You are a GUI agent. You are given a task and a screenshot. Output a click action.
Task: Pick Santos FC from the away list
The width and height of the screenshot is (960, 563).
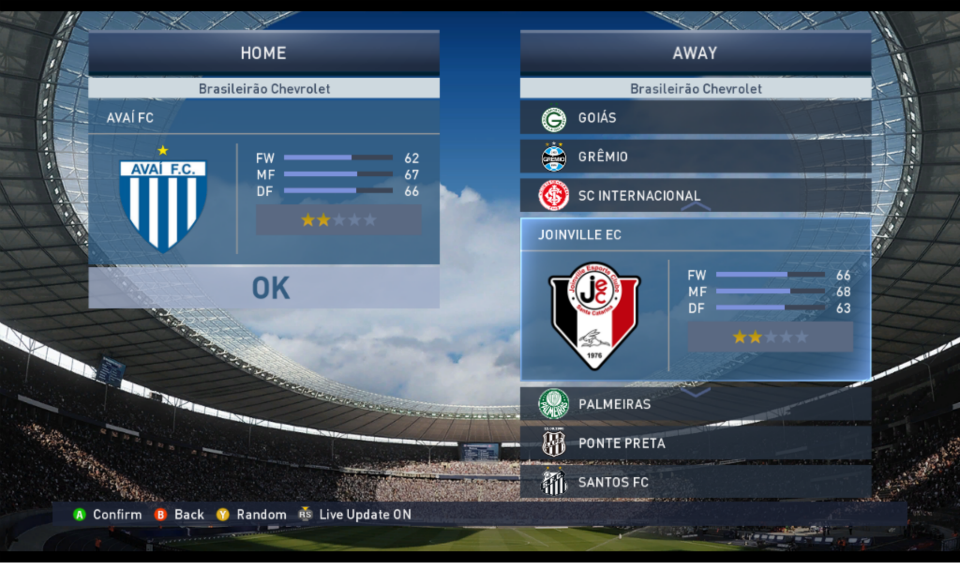coord(695,482)
